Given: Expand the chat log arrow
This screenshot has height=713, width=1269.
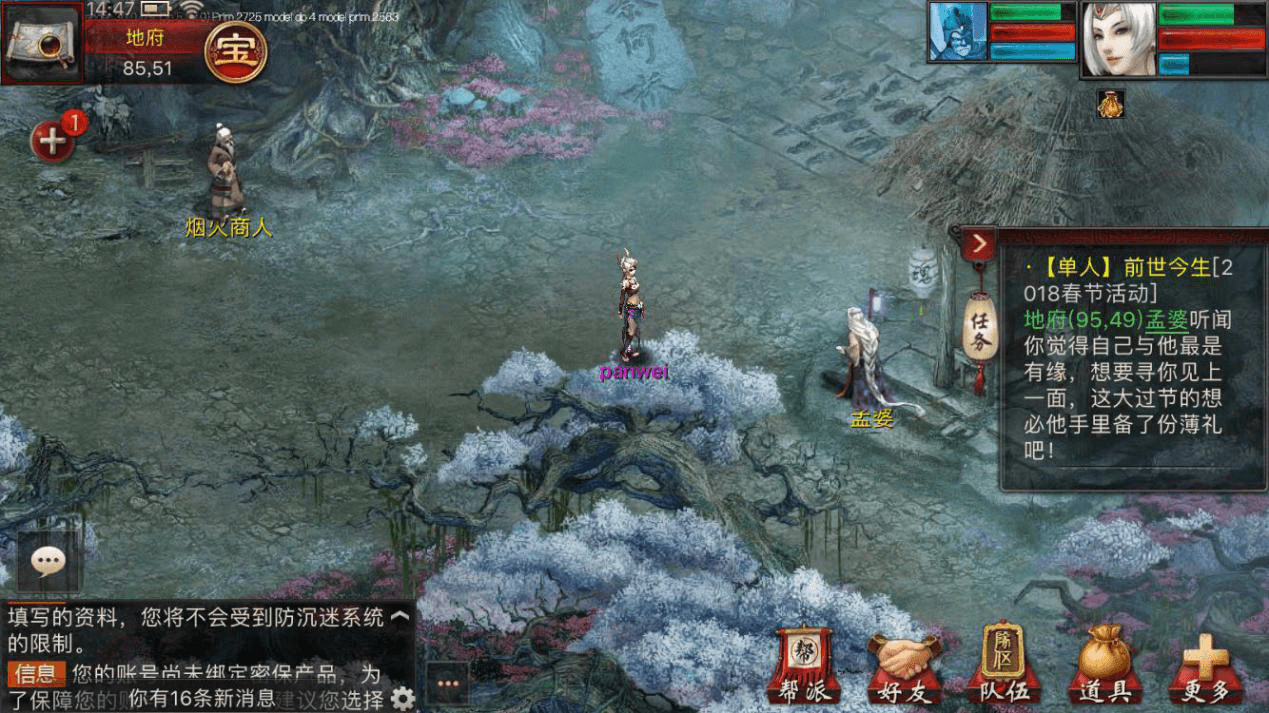Looking at the screenshot, I should 400,617.
